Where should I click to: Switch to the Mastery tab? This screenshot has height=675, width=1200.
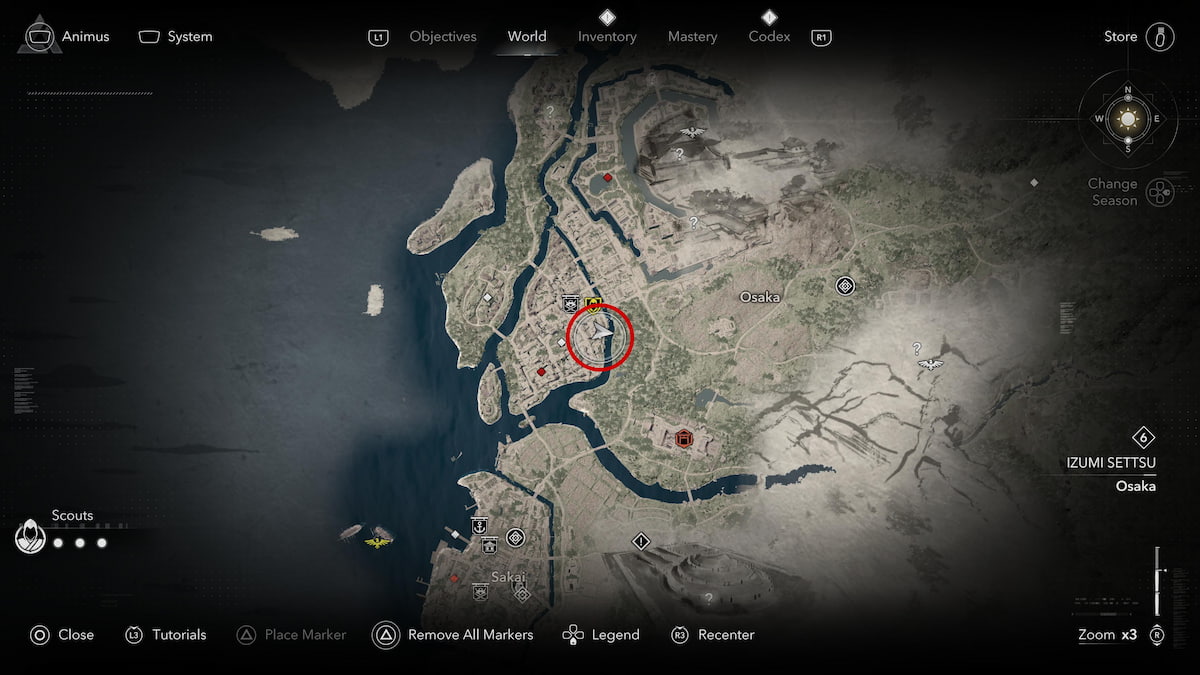[692, 37]
